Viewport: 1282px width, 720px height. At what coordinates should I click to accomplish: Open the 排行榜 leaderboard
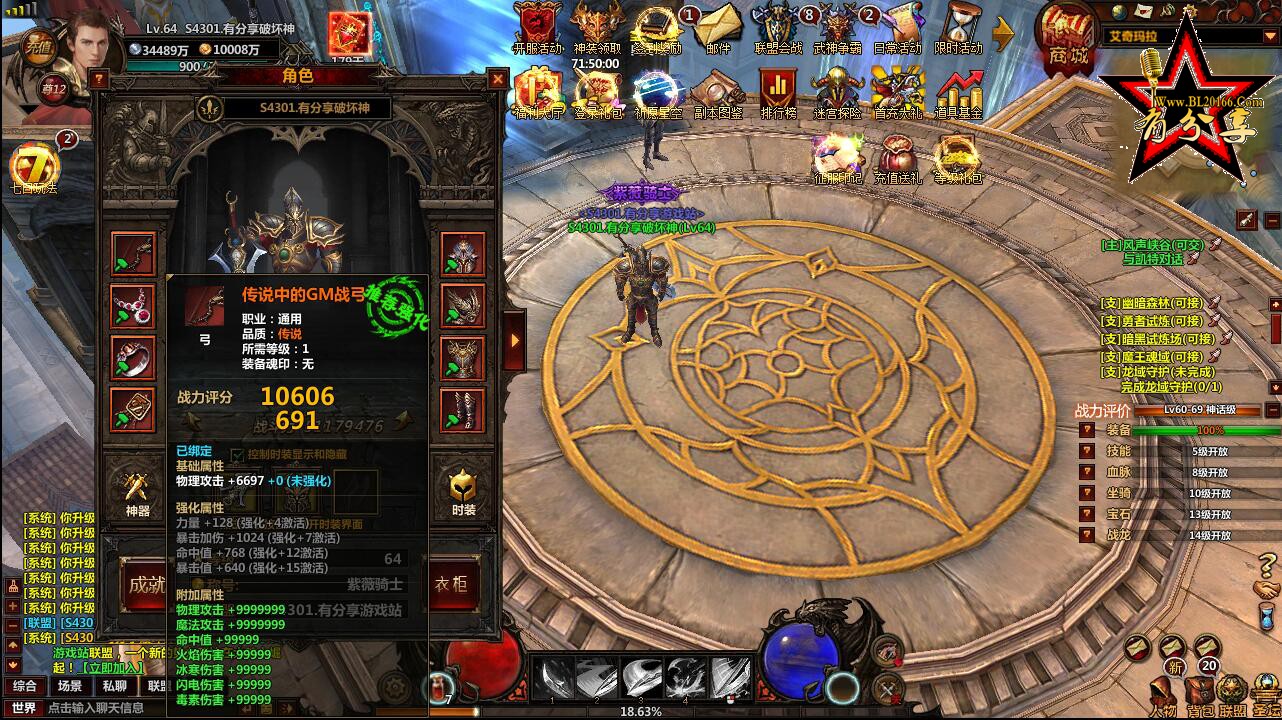[x=777, y=93]
